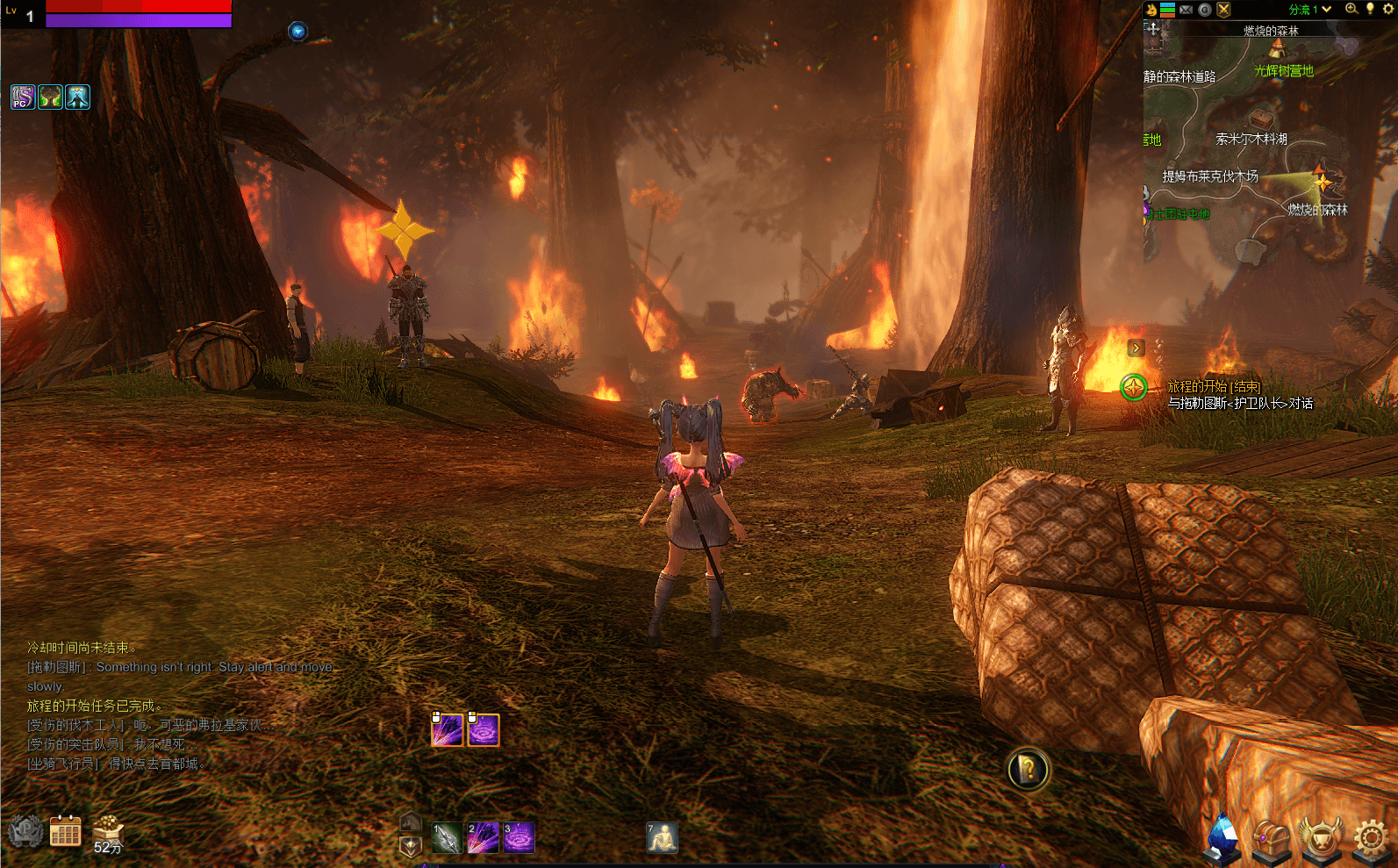Open the treasure chest inventory icon

[x=1271, y=838]
